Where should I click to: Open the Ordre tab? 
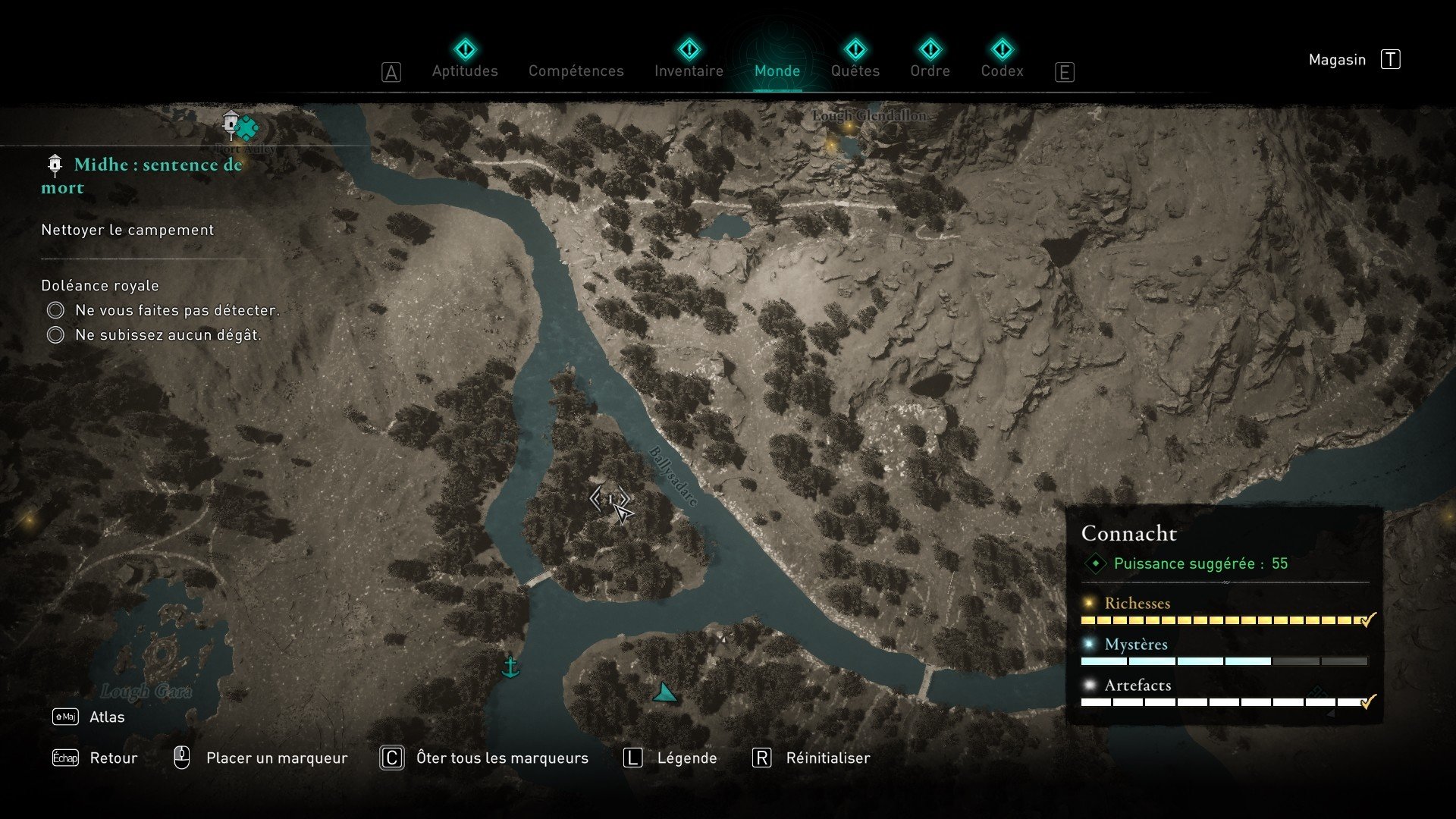930,71
